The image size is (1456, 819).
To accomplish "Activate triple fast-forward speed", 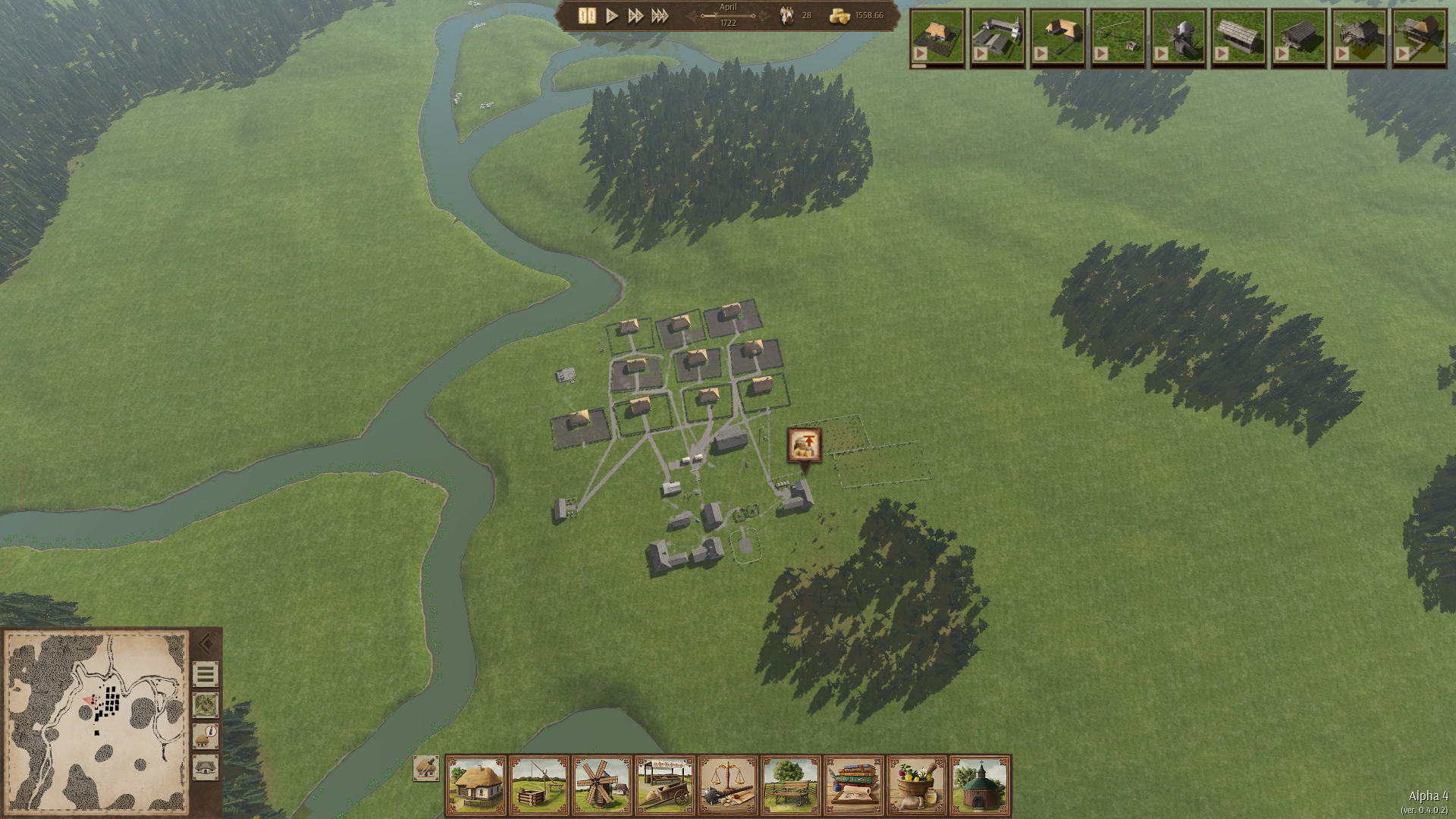I will point(660,16).
